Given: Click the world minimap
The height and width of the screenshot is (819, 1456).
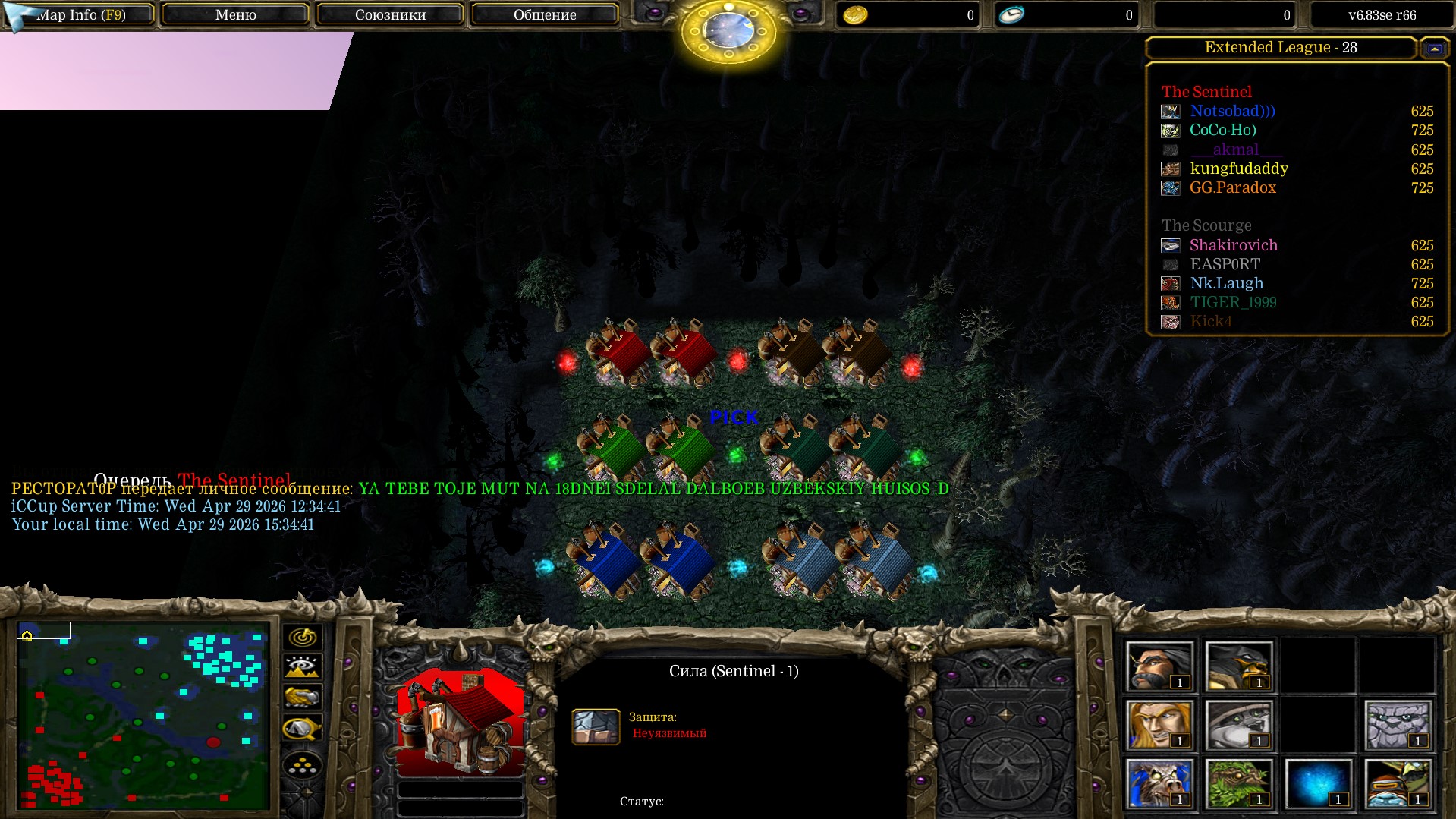Looking at the screenshot, I should point(143,716).
